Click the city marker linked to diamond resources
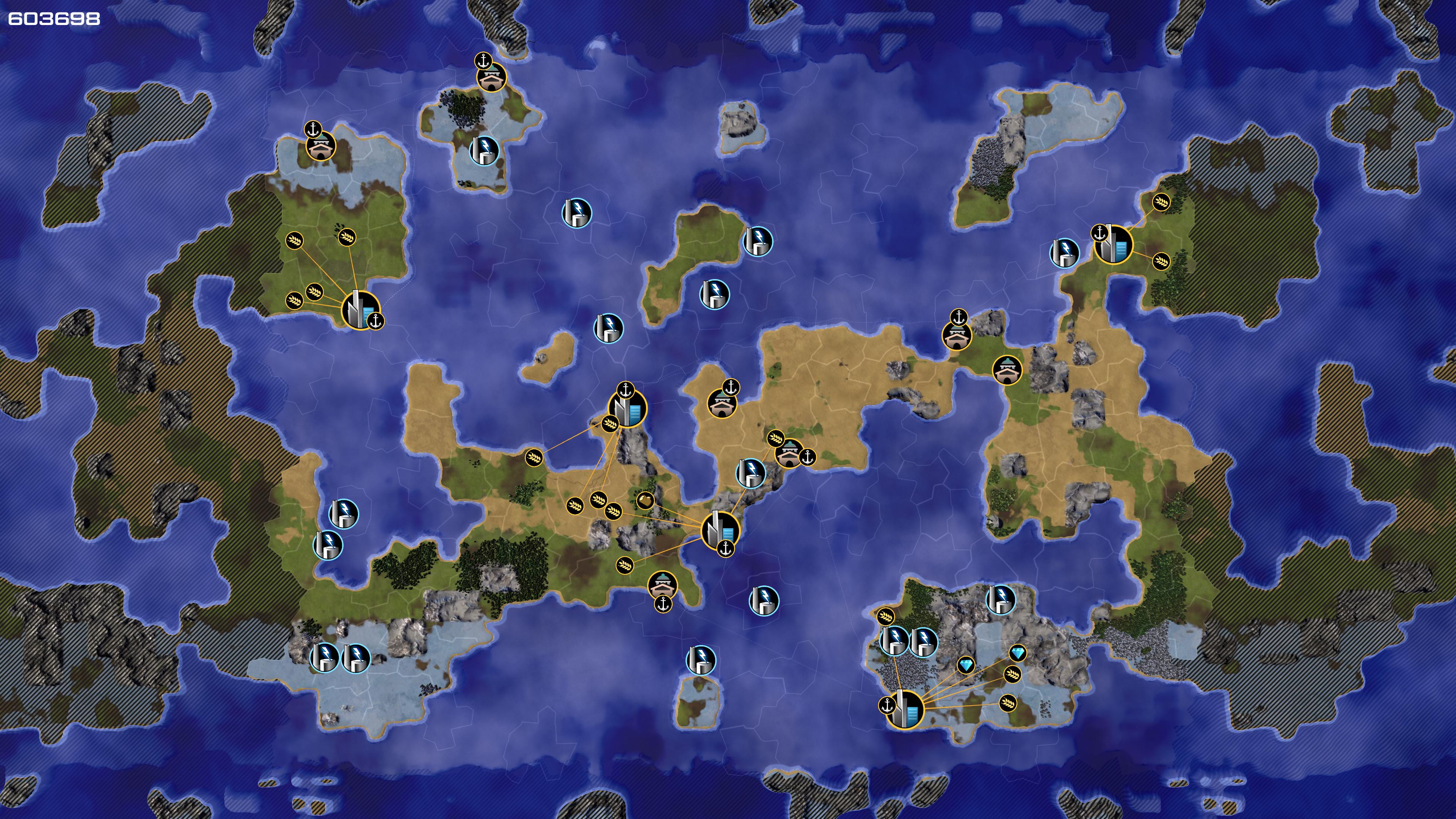The width and height of the screenshot is (1456, 819). (905, 709)
